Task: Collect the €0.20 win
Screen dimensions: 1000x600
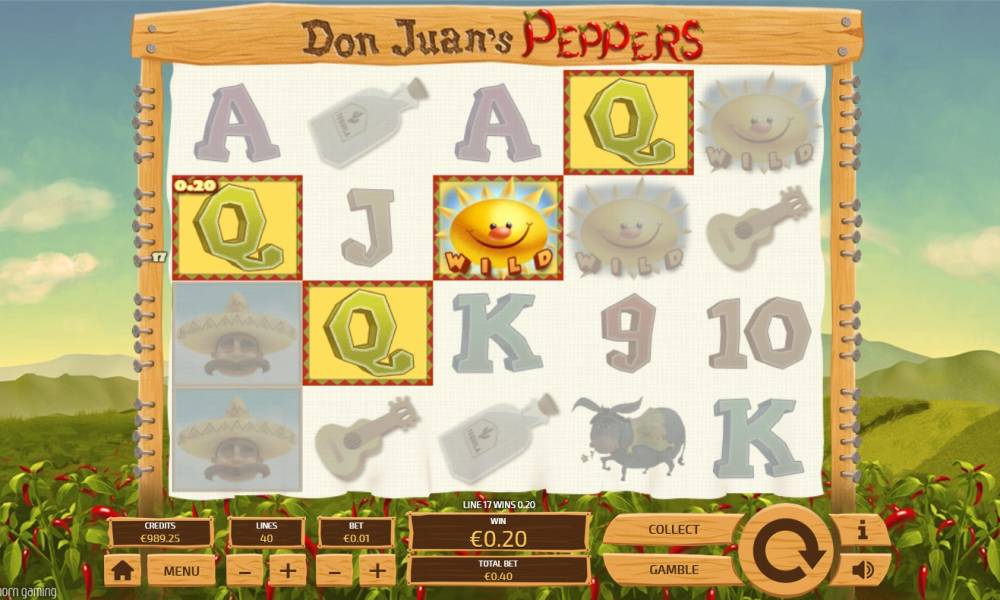Action: (673, 529)
